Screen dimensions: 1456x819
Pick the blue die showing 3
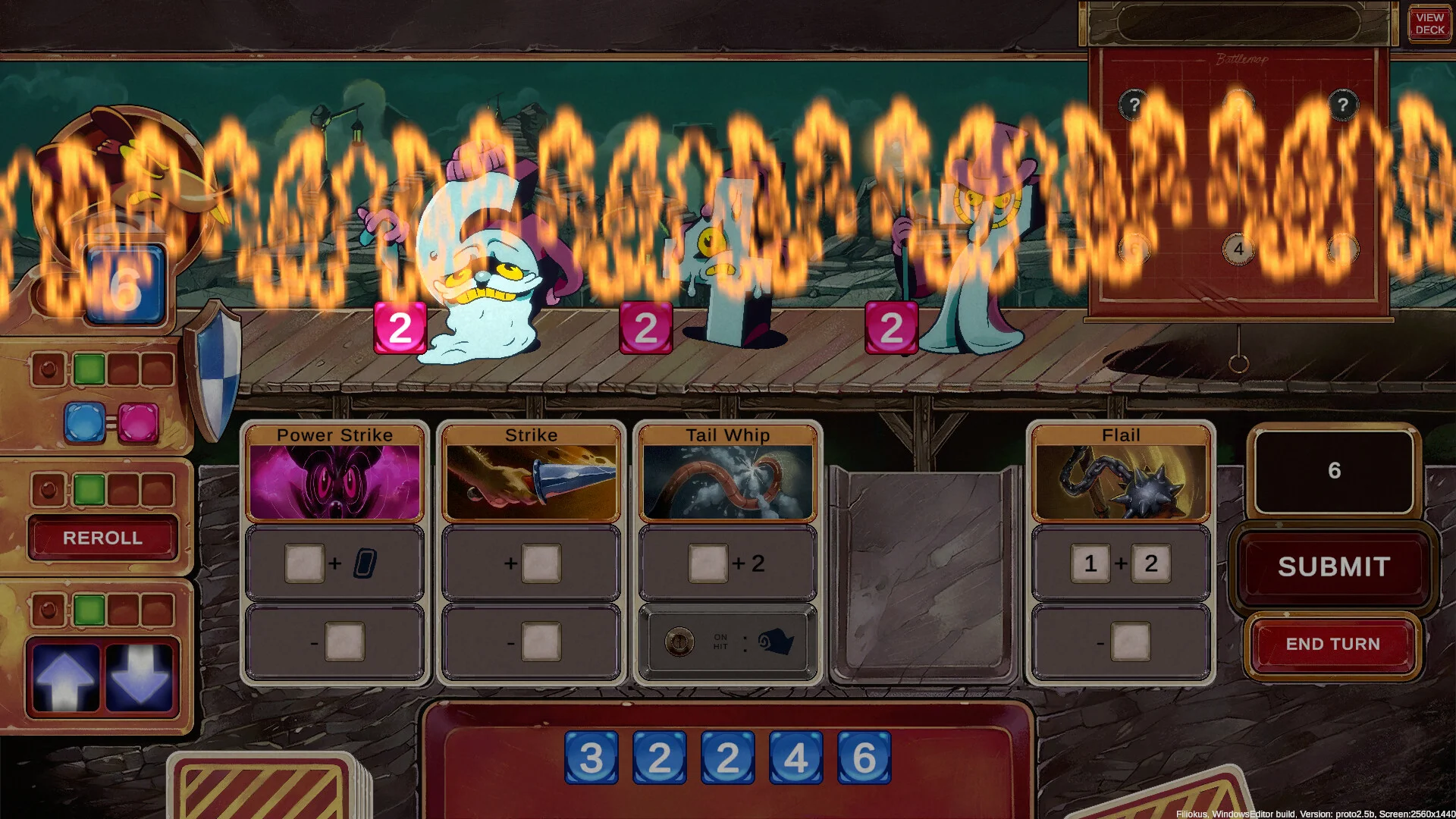[591, 758]
